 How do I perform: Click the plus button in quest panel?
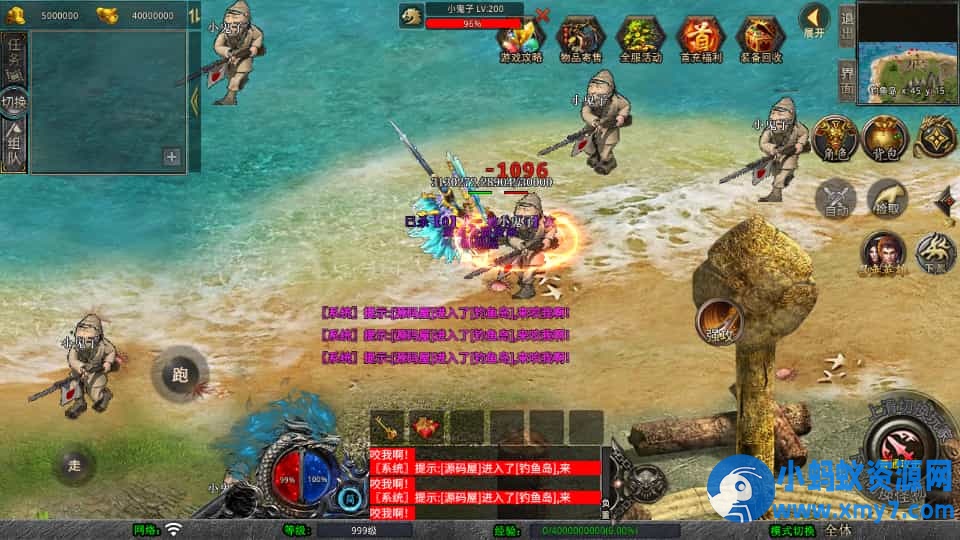coord(172,157)
